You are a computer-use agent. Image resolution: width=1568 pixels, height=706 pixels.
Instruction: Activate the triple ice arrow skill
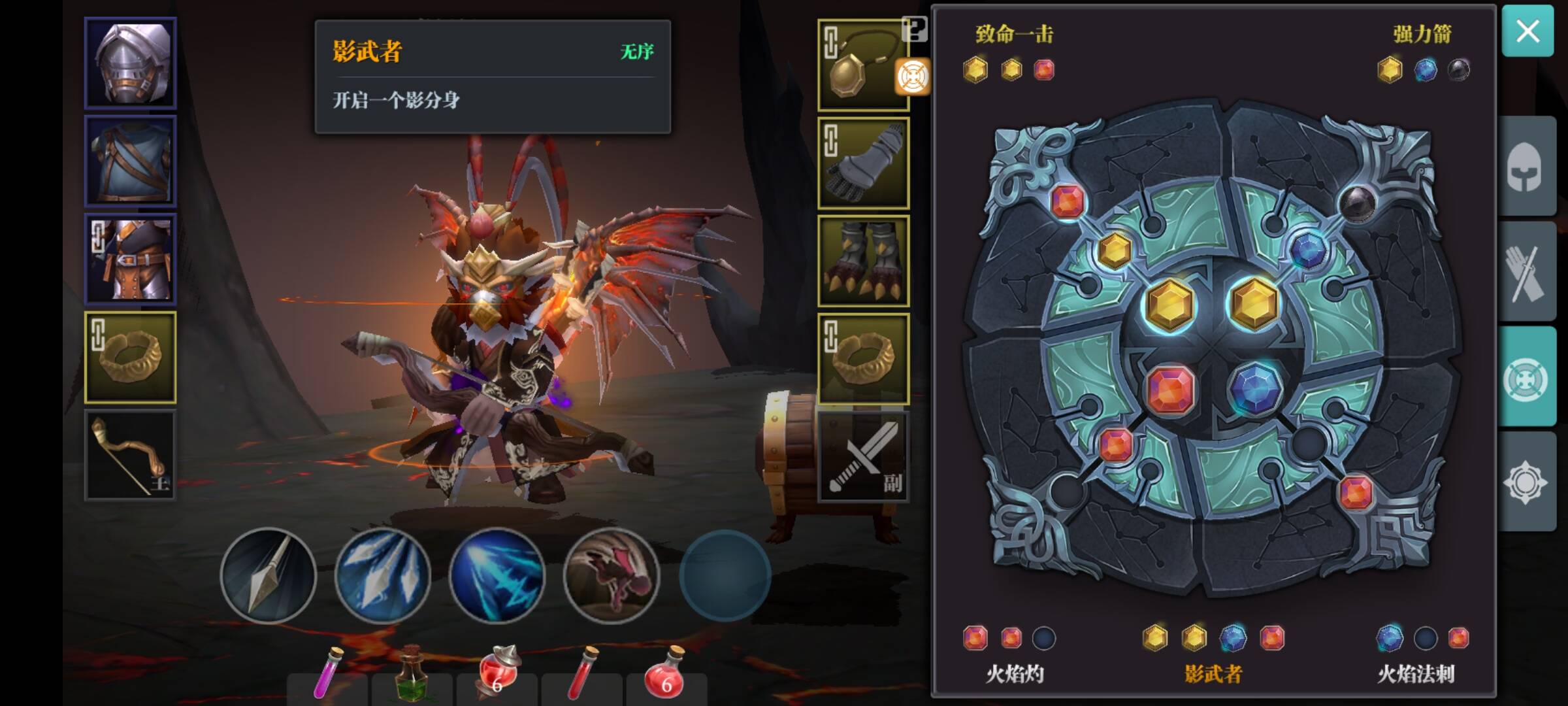tap(383, 575)
